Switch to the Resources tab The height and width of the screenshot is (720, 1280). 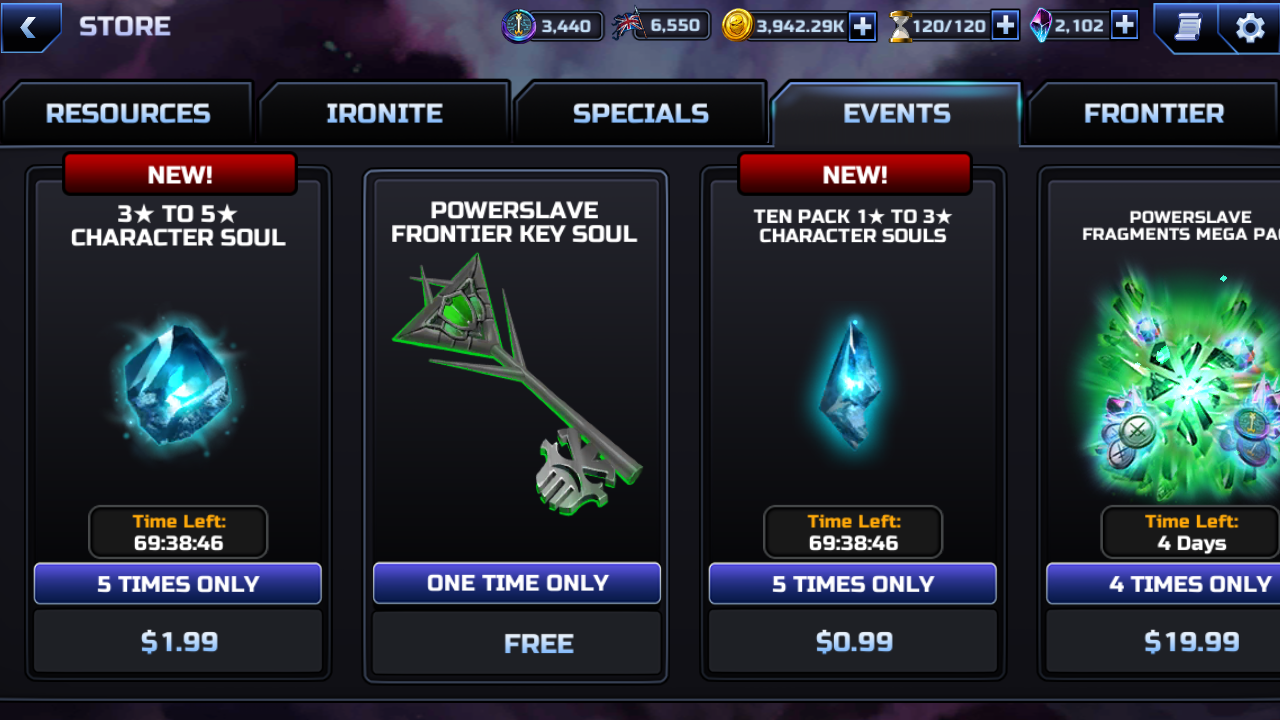128,114
